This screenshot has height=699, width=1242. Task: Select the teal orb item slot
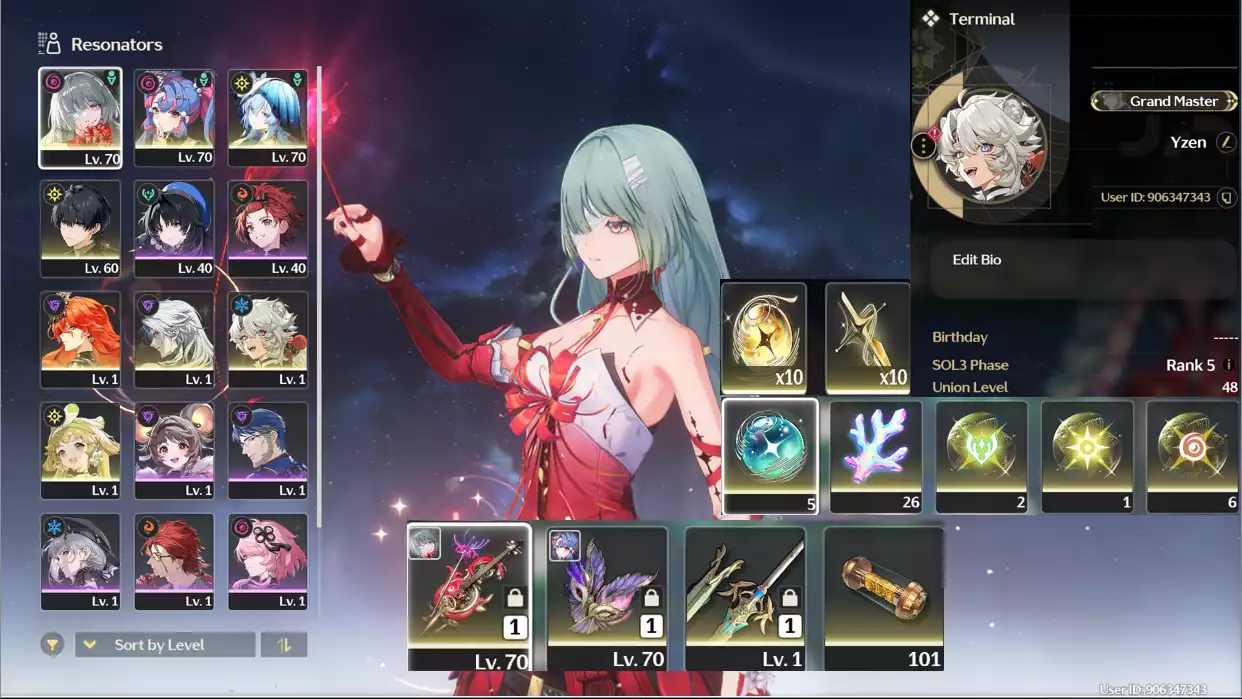(x=770, y=456)
